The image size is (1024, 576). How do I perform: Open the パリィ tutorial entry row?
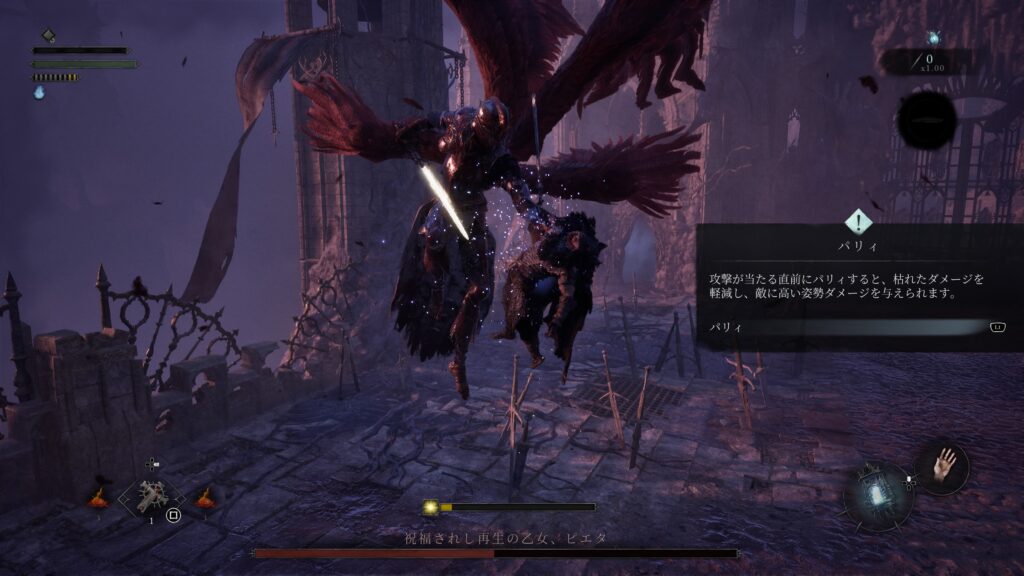858,327
